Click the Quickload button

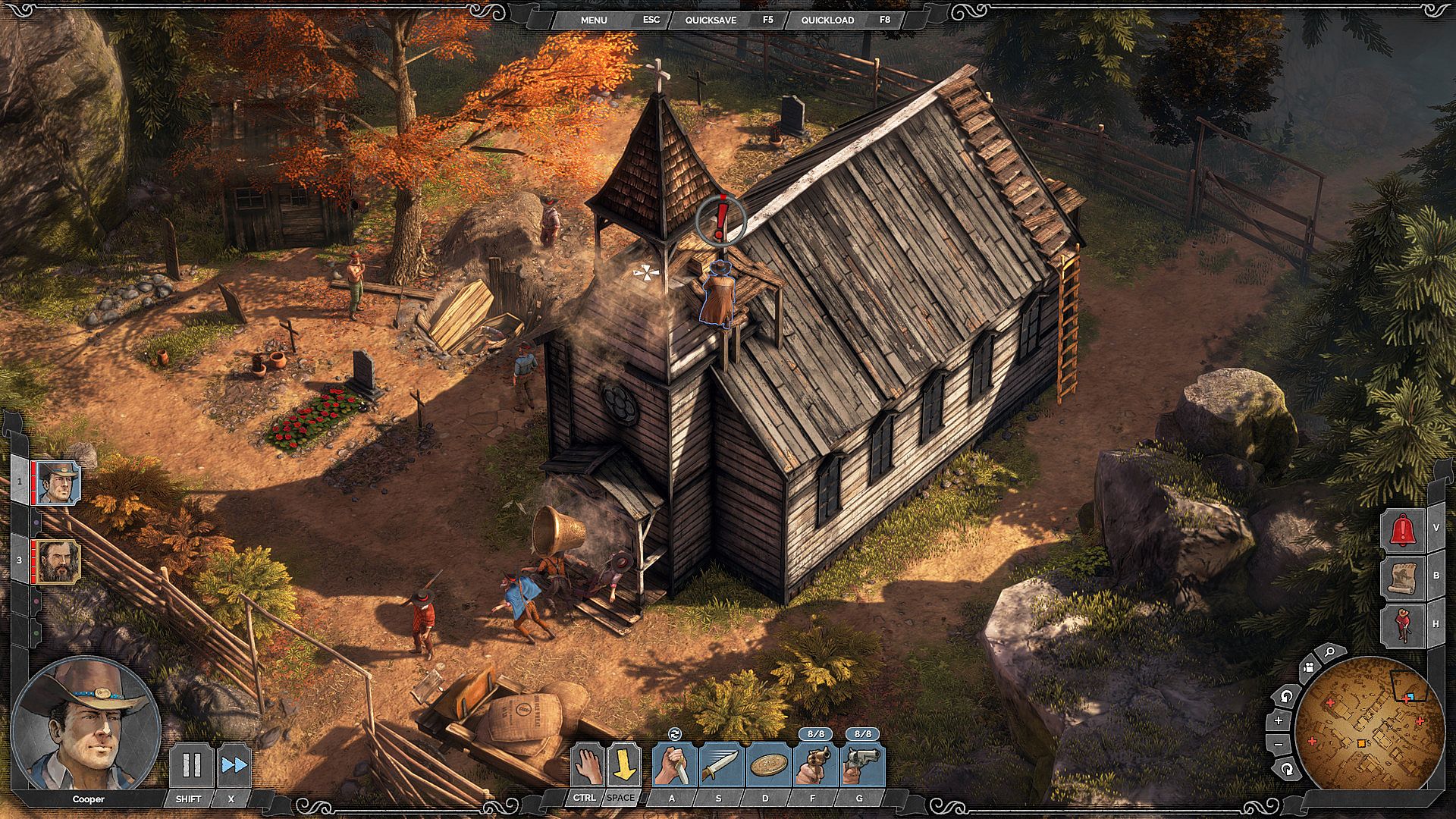click(x=827, y=20)
